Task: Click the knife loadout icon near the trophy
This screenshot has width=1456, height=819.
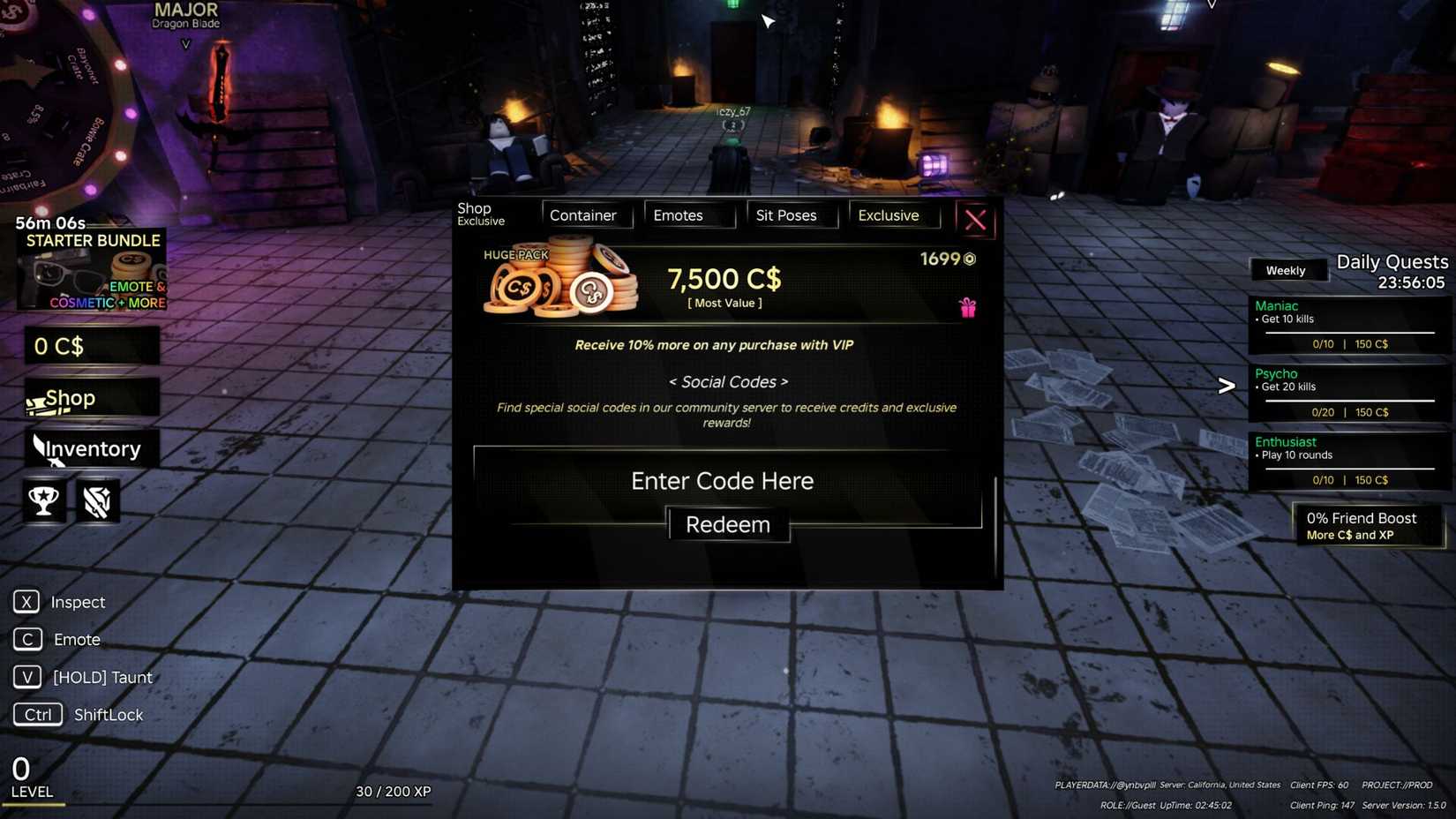Action: 97,500
